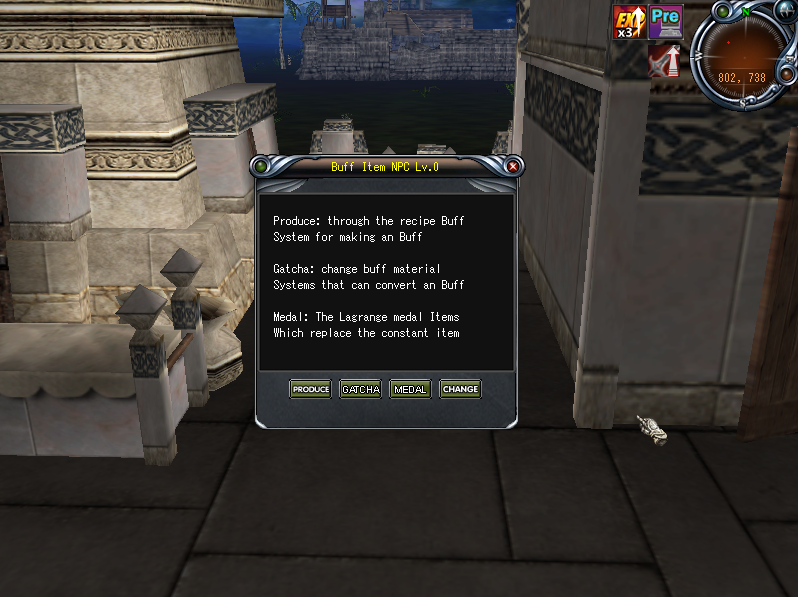This screenshot has height=597, width=798.
Task: Select the MEDAL button
Action: coord(410,389)
